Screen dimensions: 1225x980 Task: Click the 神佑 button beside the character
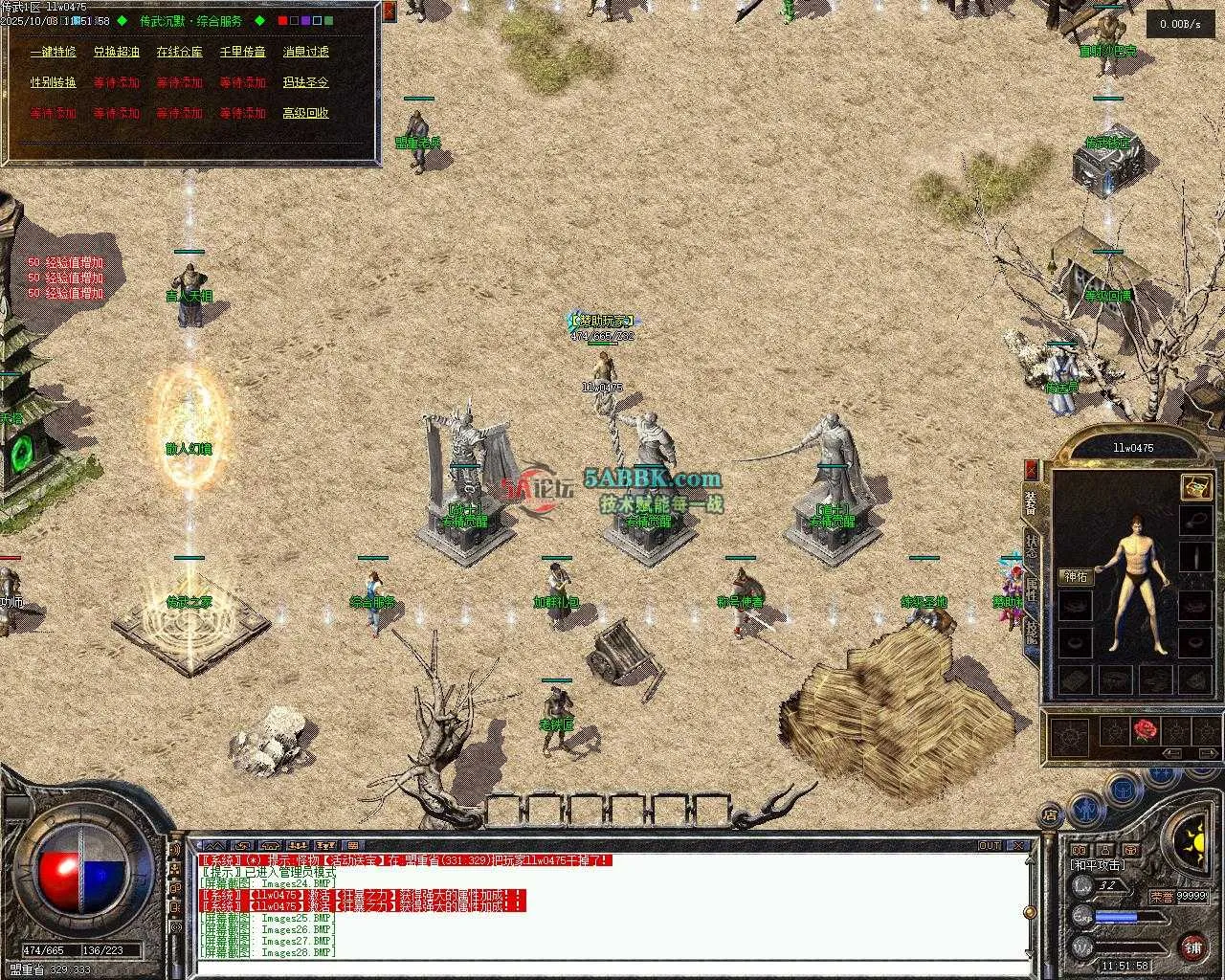click(x=1076, y=576)
